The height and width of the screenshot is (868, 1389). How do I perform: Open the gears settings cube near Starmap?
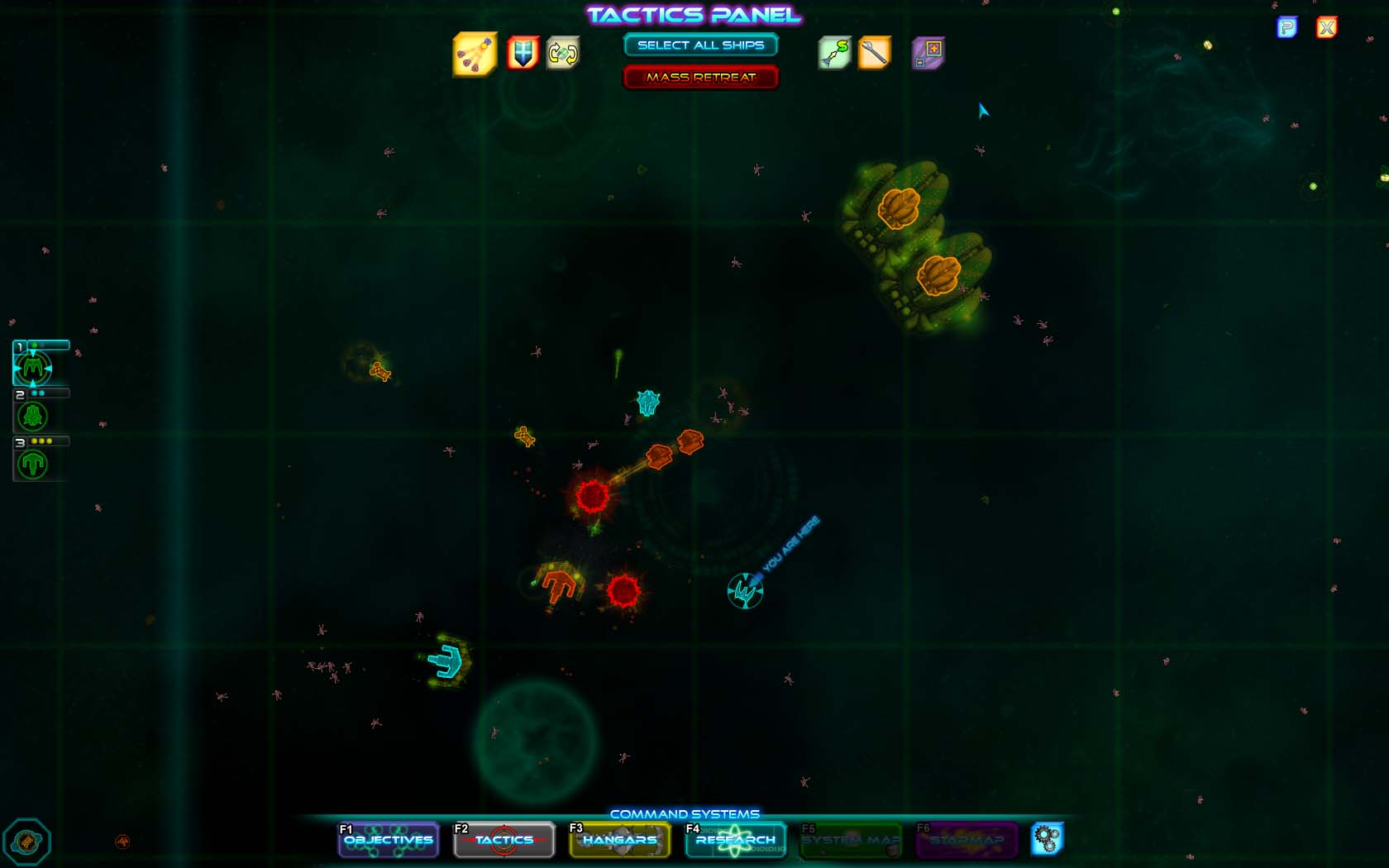click(x=1048, y=838)
